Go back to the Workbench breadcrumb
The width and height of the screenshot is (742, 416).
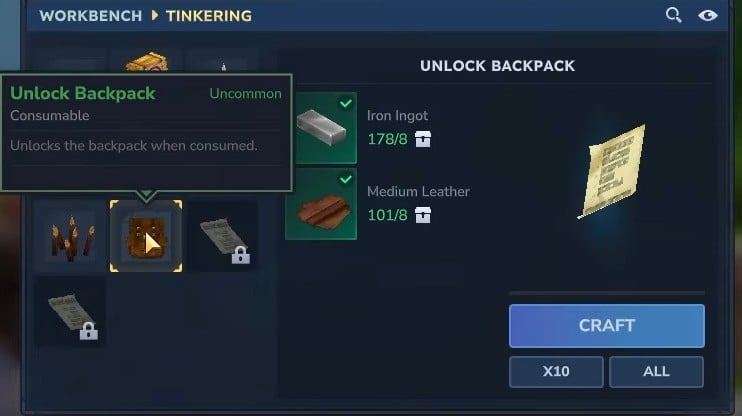(x=86, y=16)
